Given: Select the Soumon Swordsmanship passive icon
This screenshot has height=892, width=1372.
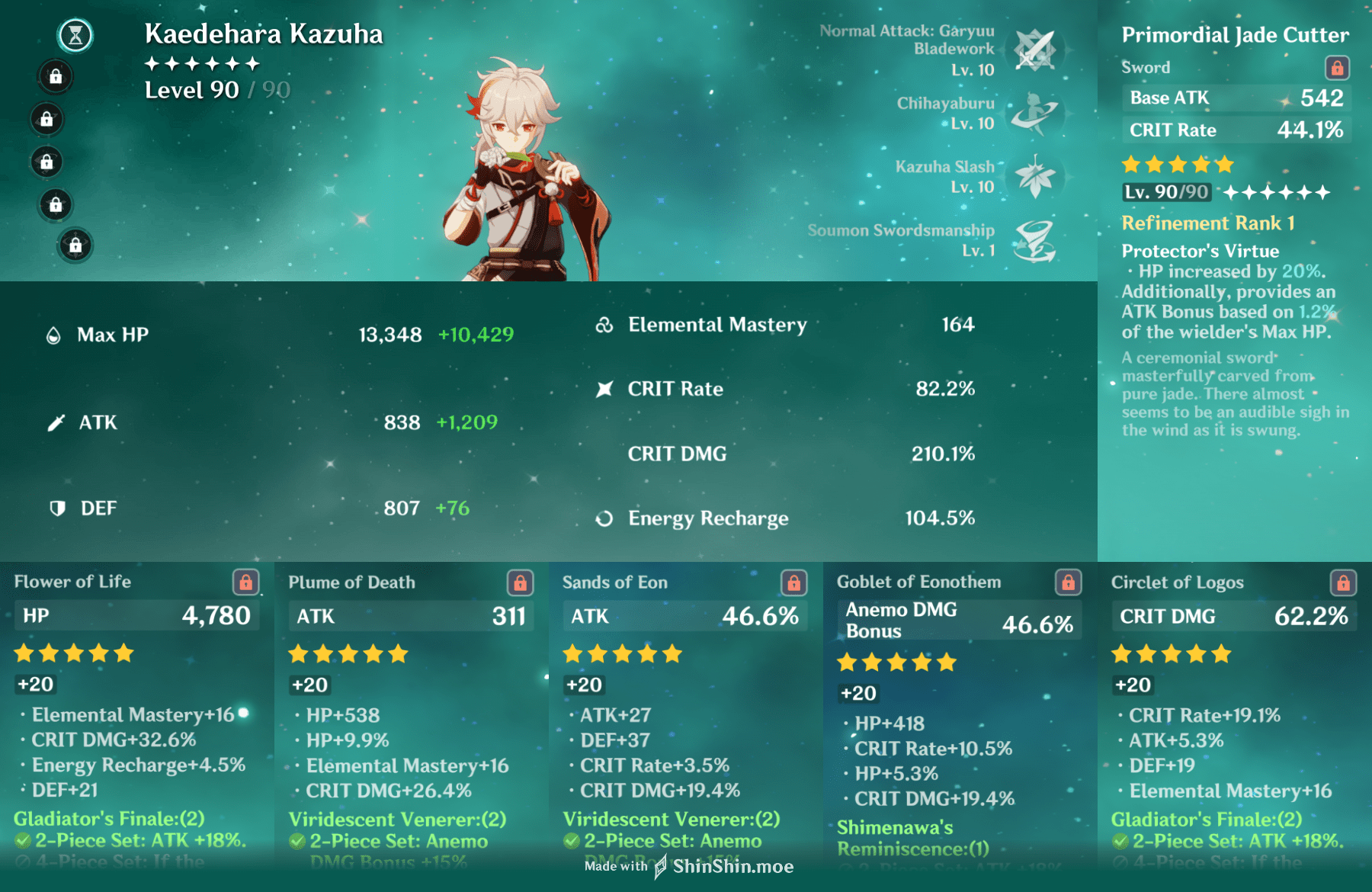Looking at the screenshot, I should click(x=1034, y=240).
